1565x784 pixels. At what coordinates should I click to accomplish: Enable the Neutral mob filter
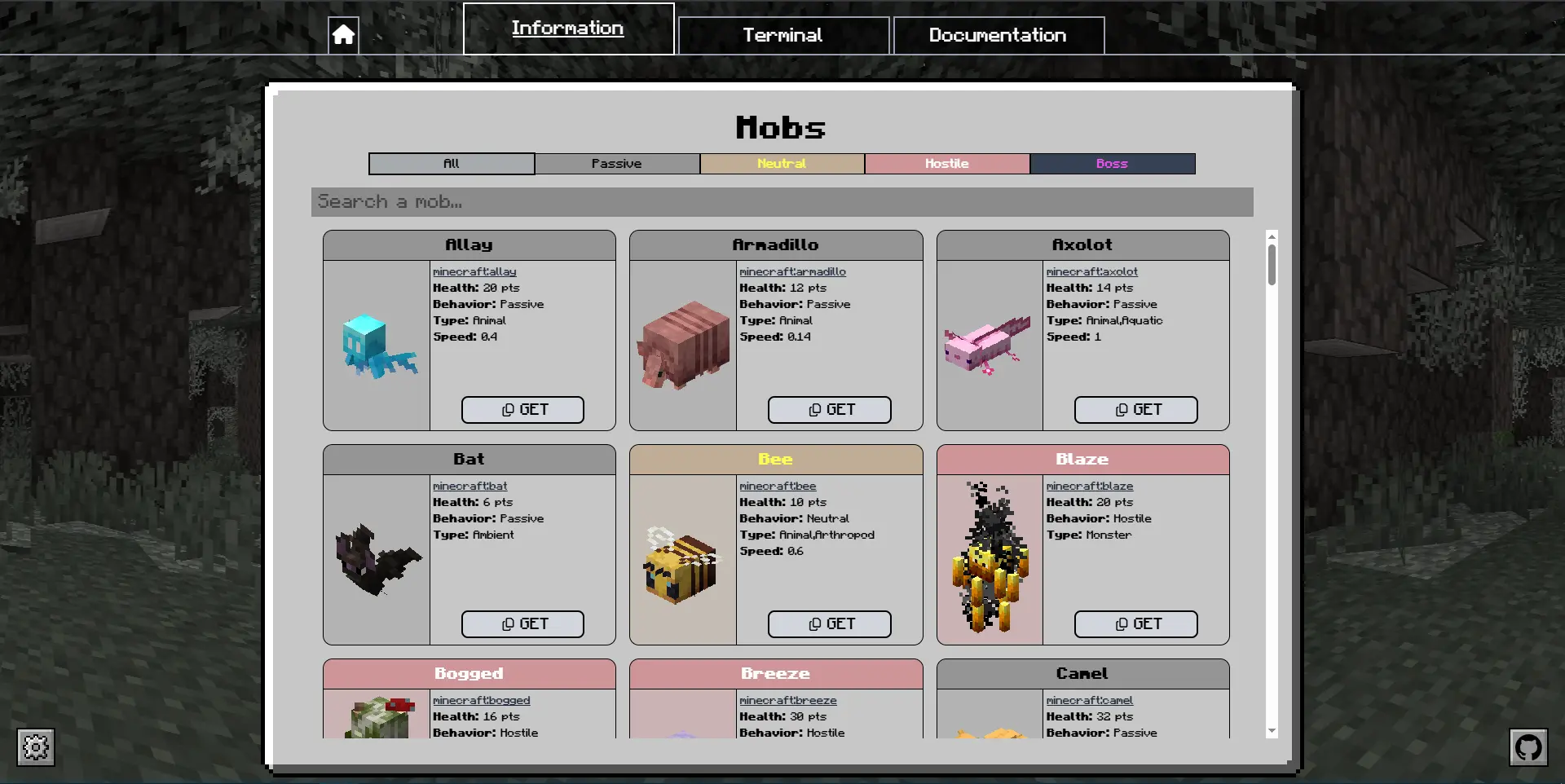782,163
